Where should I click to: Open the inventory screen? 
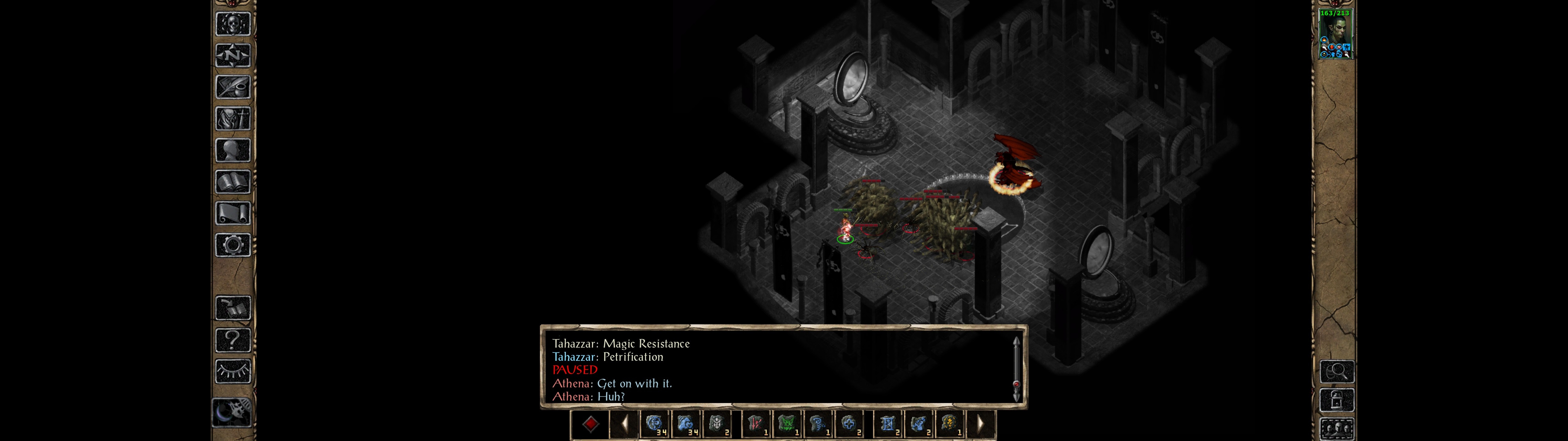[232, 118]
